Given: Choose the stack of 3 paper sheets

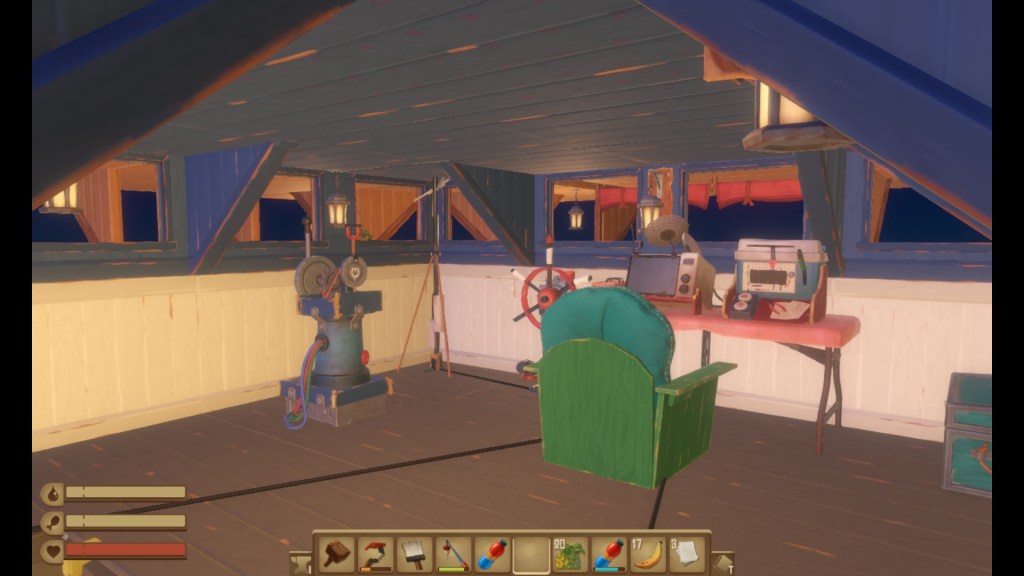Looking at the screenshot, I should (x=687, y=554).
